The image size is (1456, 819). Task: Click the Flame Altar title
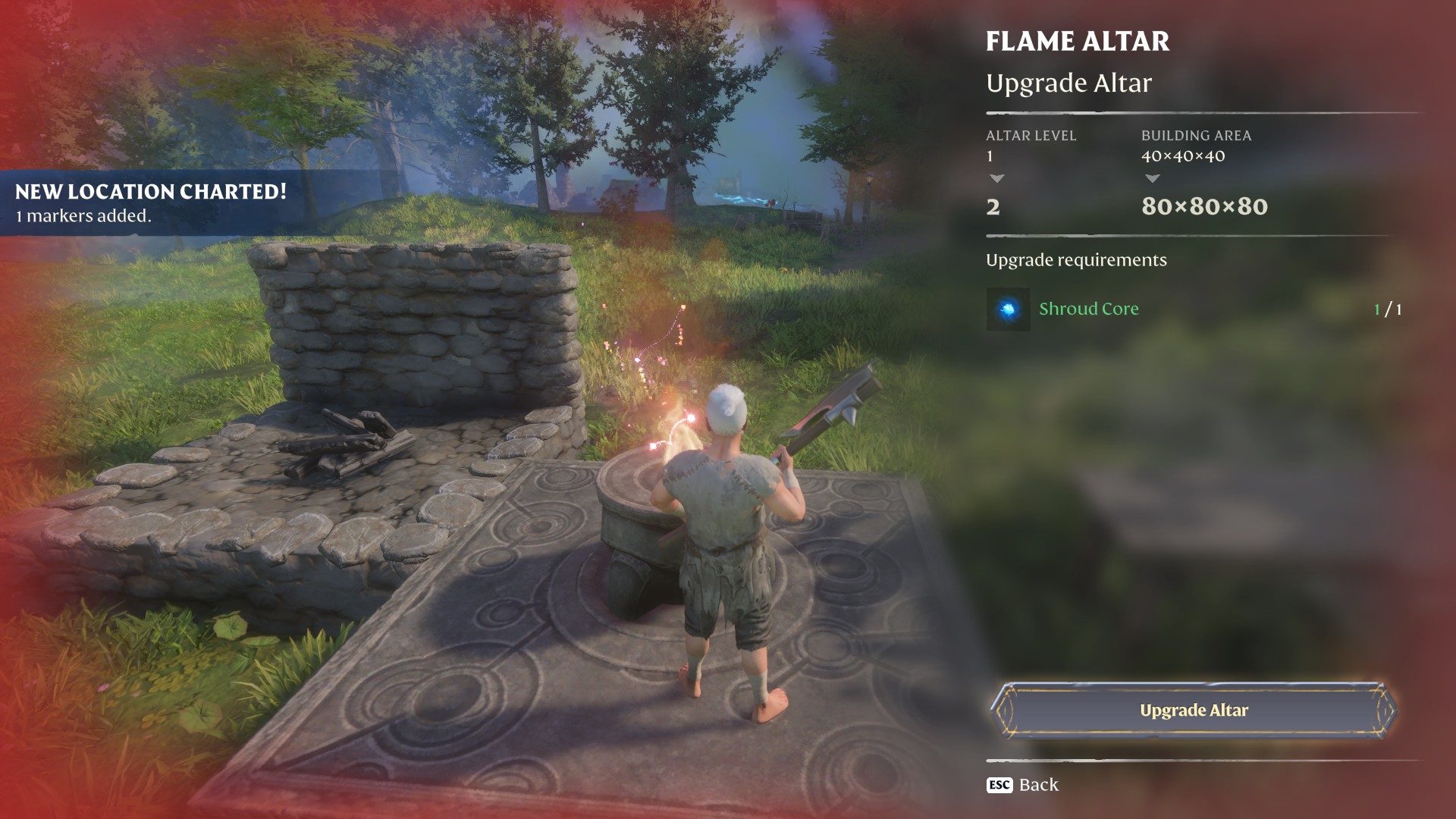(1078, 42)
